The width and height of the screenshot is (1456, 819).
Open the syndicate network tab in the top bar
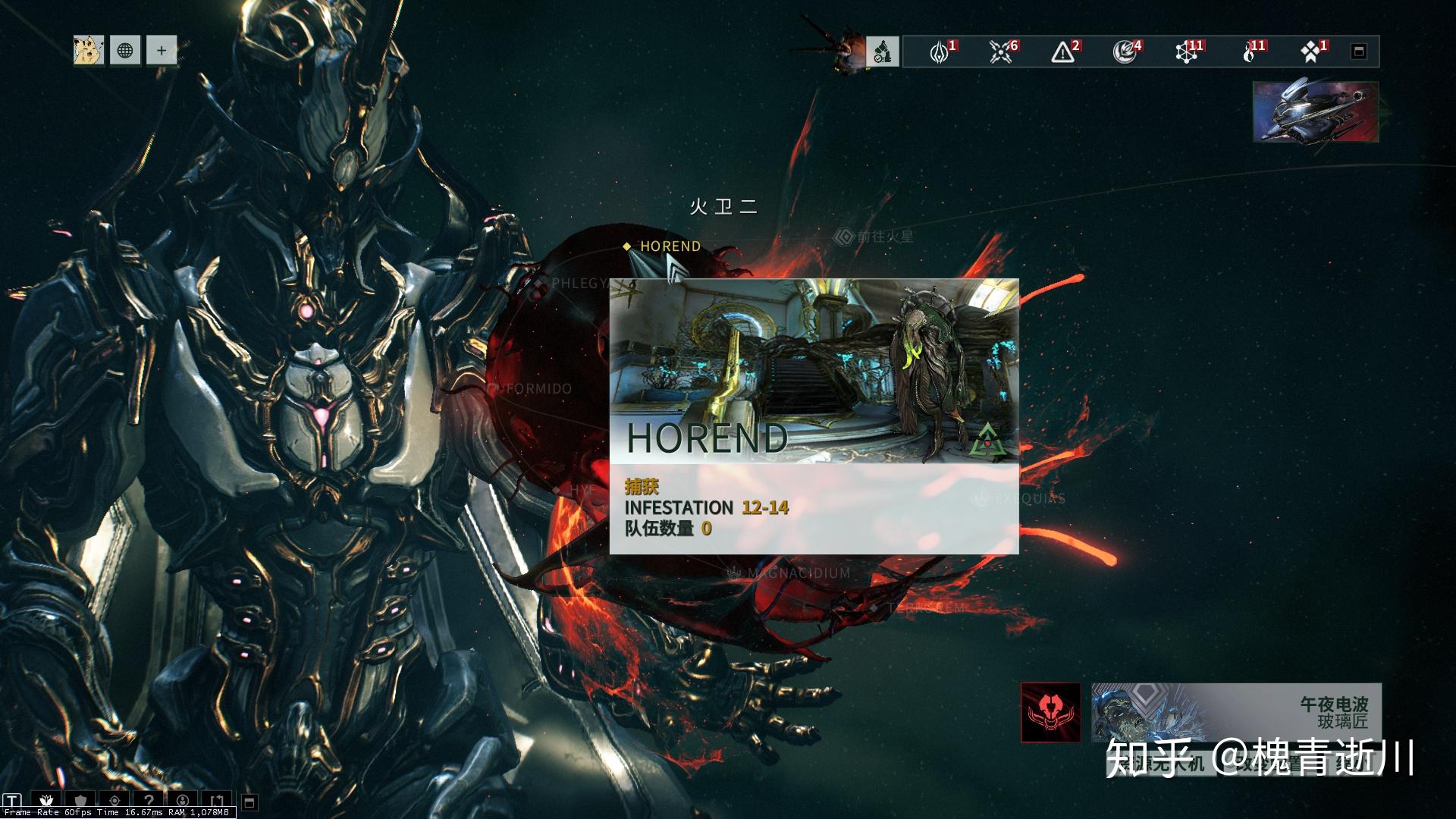tap(1187, 52)
